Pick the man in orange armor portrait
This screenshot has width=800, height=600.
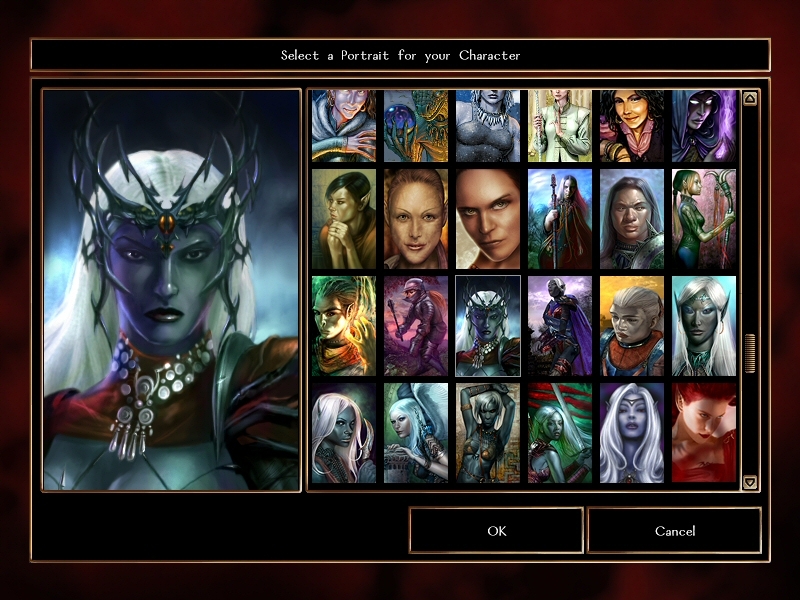click(632, 325)
